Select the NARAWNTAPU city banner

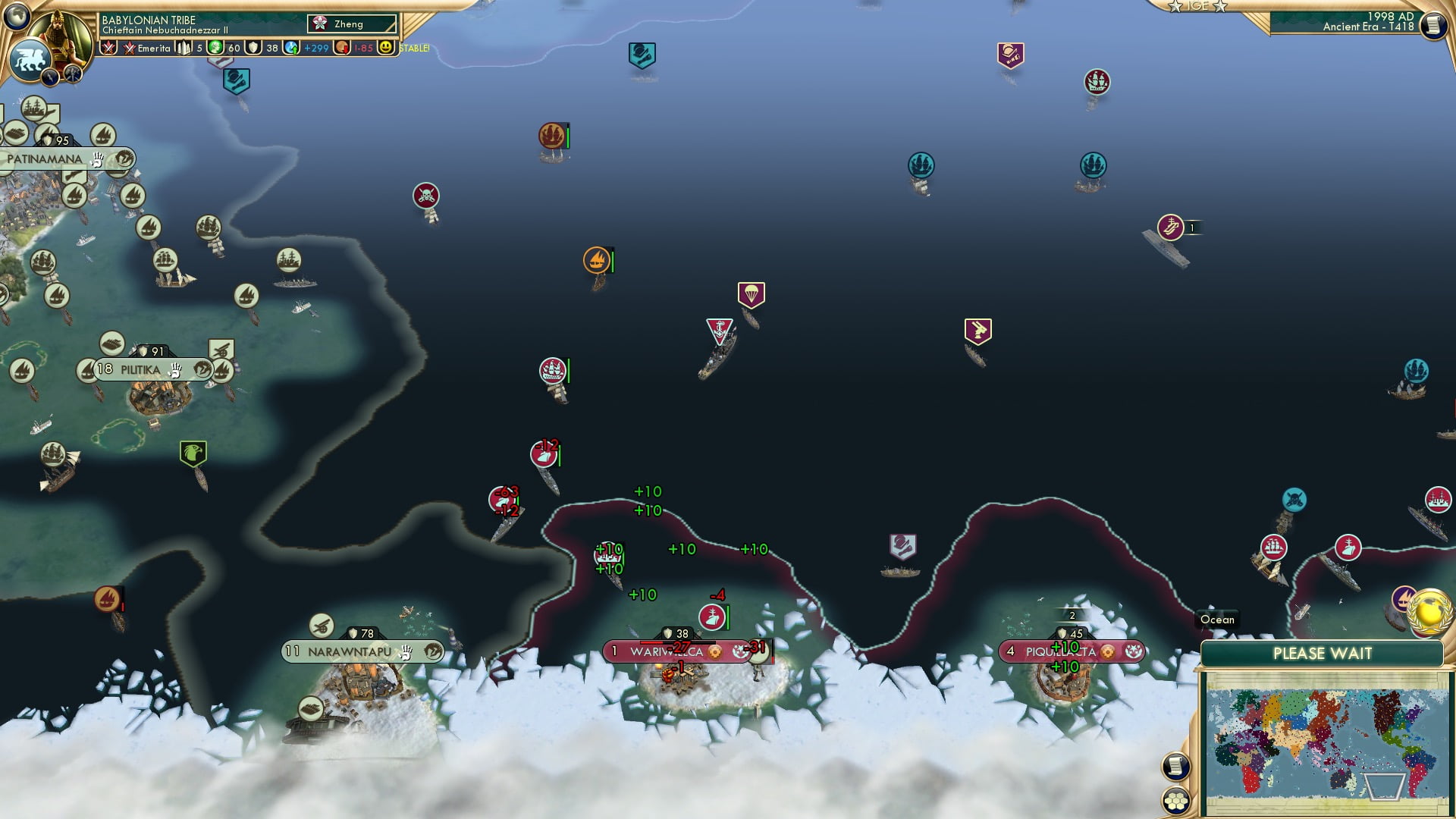click(x=349, y=651)
